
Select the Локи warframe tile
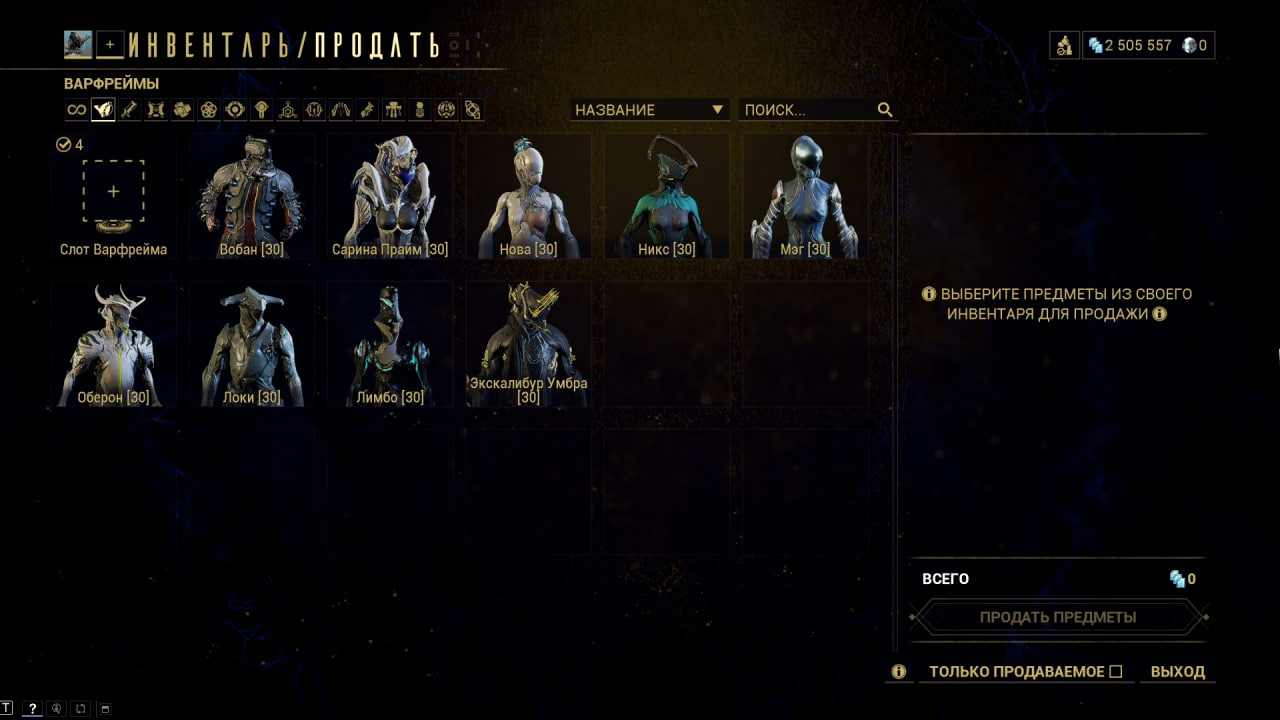[x=252, y=344]
